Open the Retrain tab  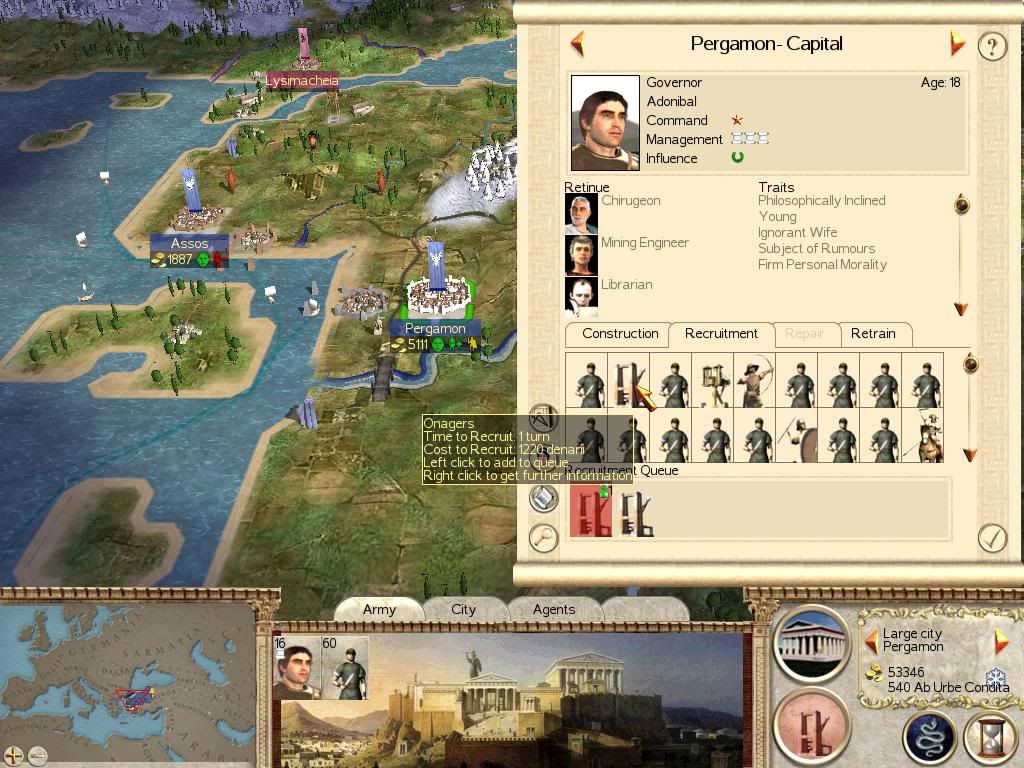[873, 334]
